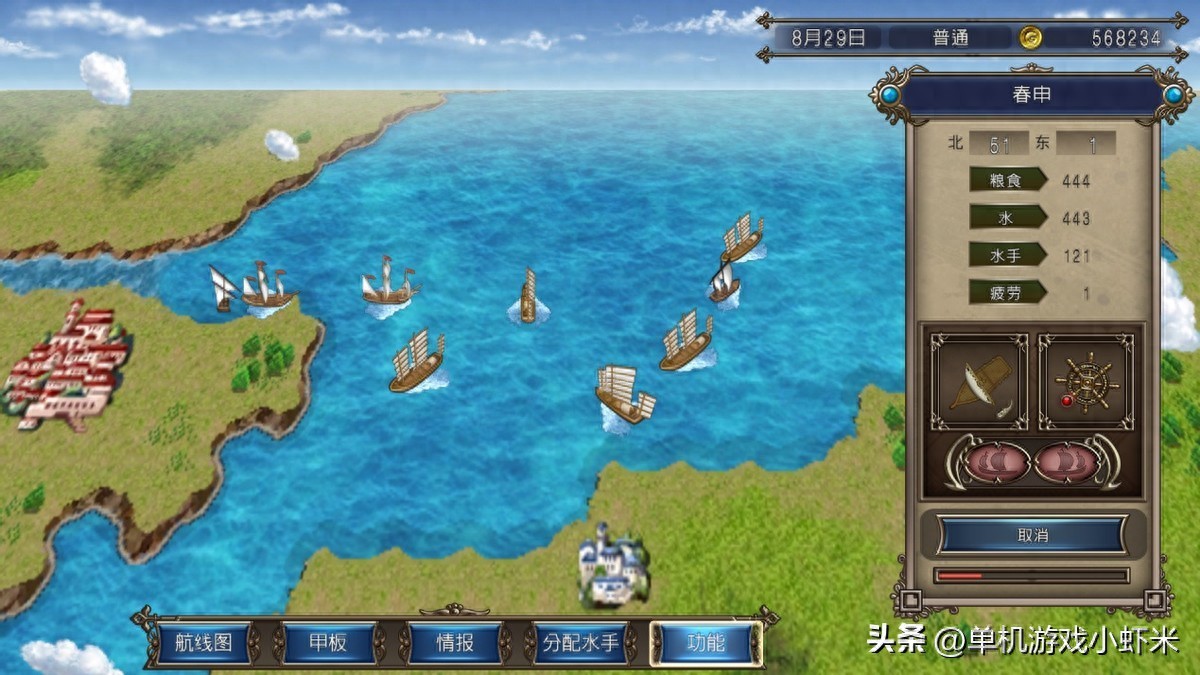Screen dimensions: 1200x675
Task: Open the 航线图 route map
Action: pos(204,643)
